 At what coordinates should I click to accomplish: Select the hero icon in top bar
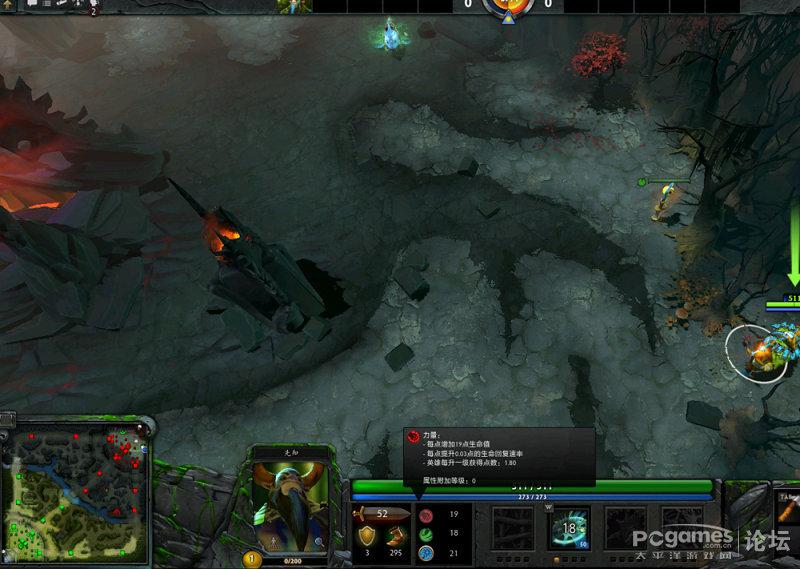294,6
